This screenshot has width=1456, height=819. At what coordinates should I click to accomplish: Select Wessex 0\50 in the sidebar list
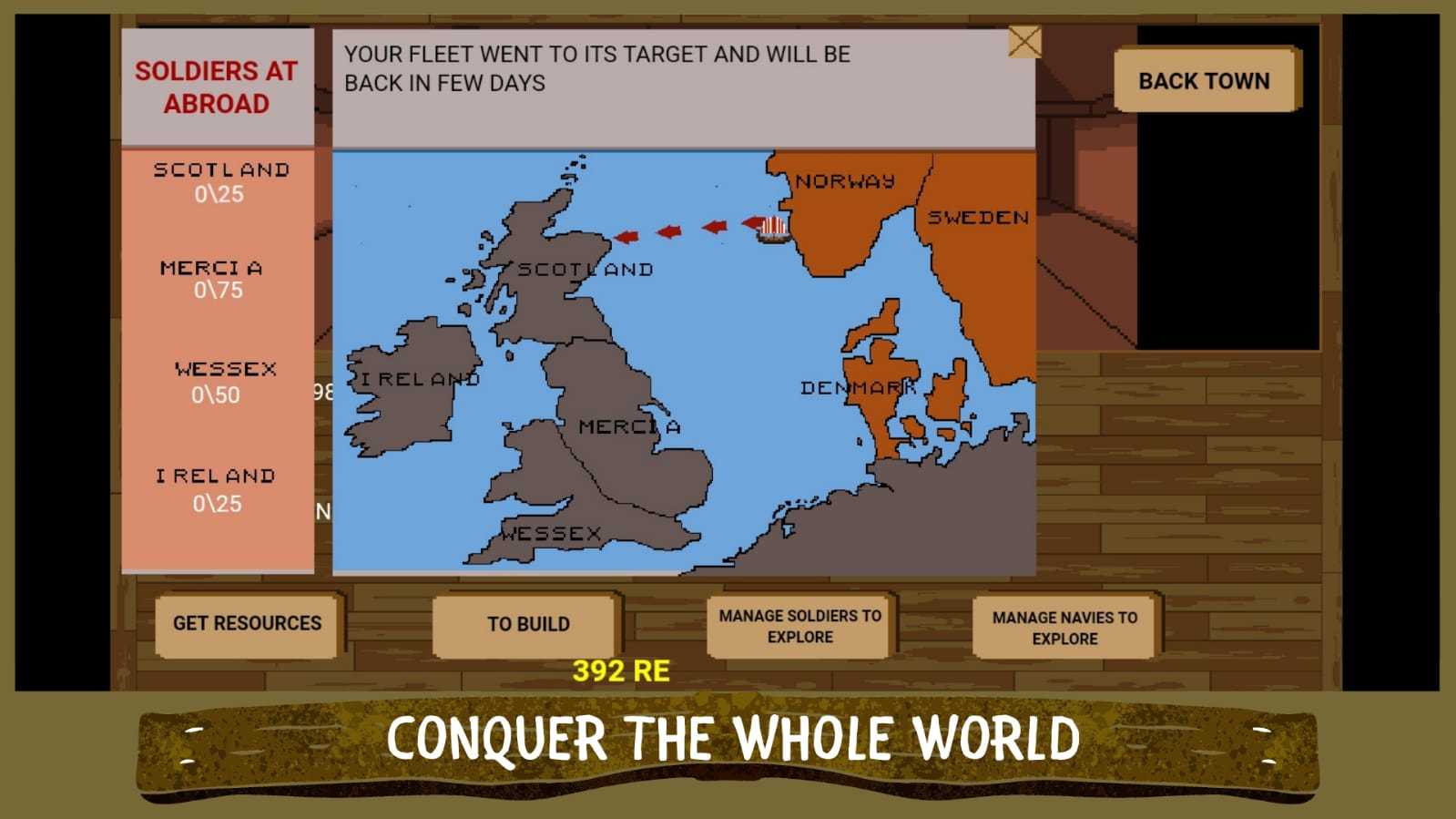pos(221,381)
